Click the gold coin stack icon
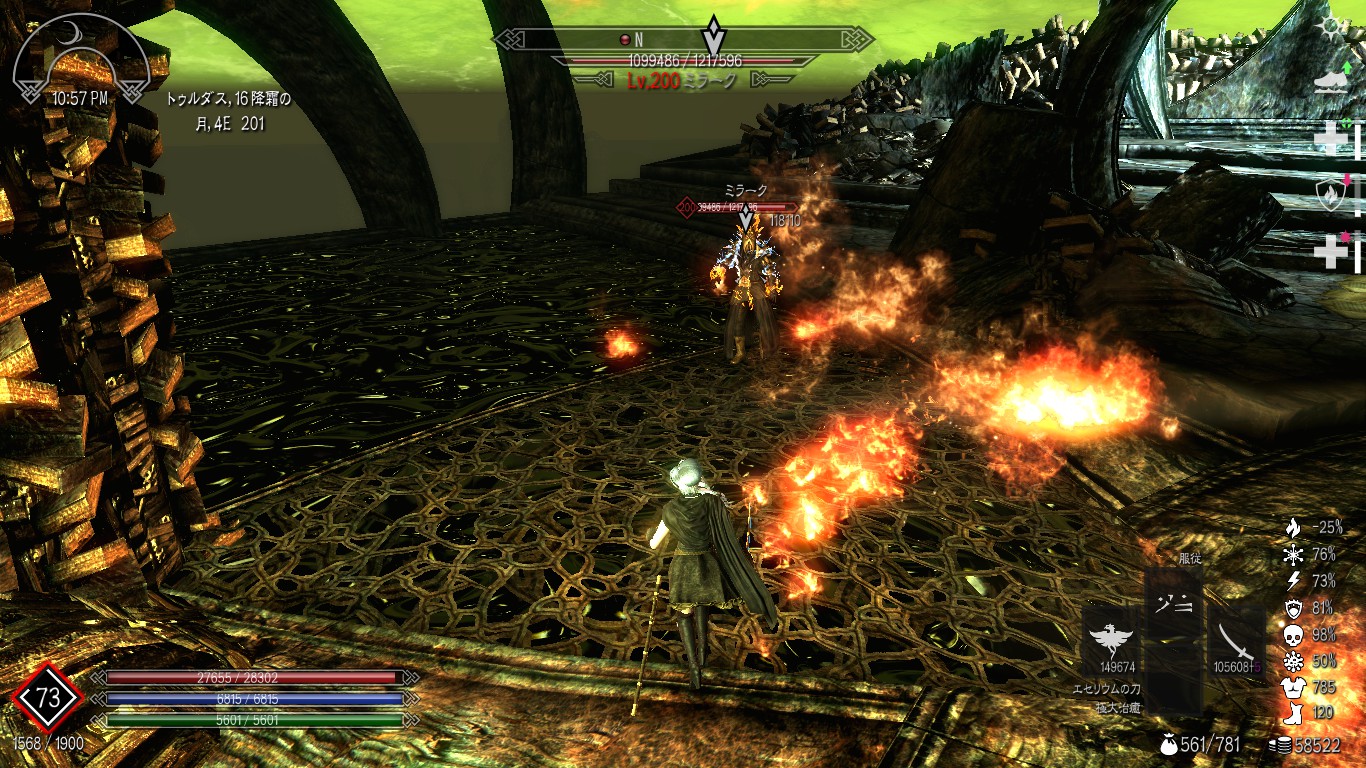 pyautogui.click(x=1281, y=745)
